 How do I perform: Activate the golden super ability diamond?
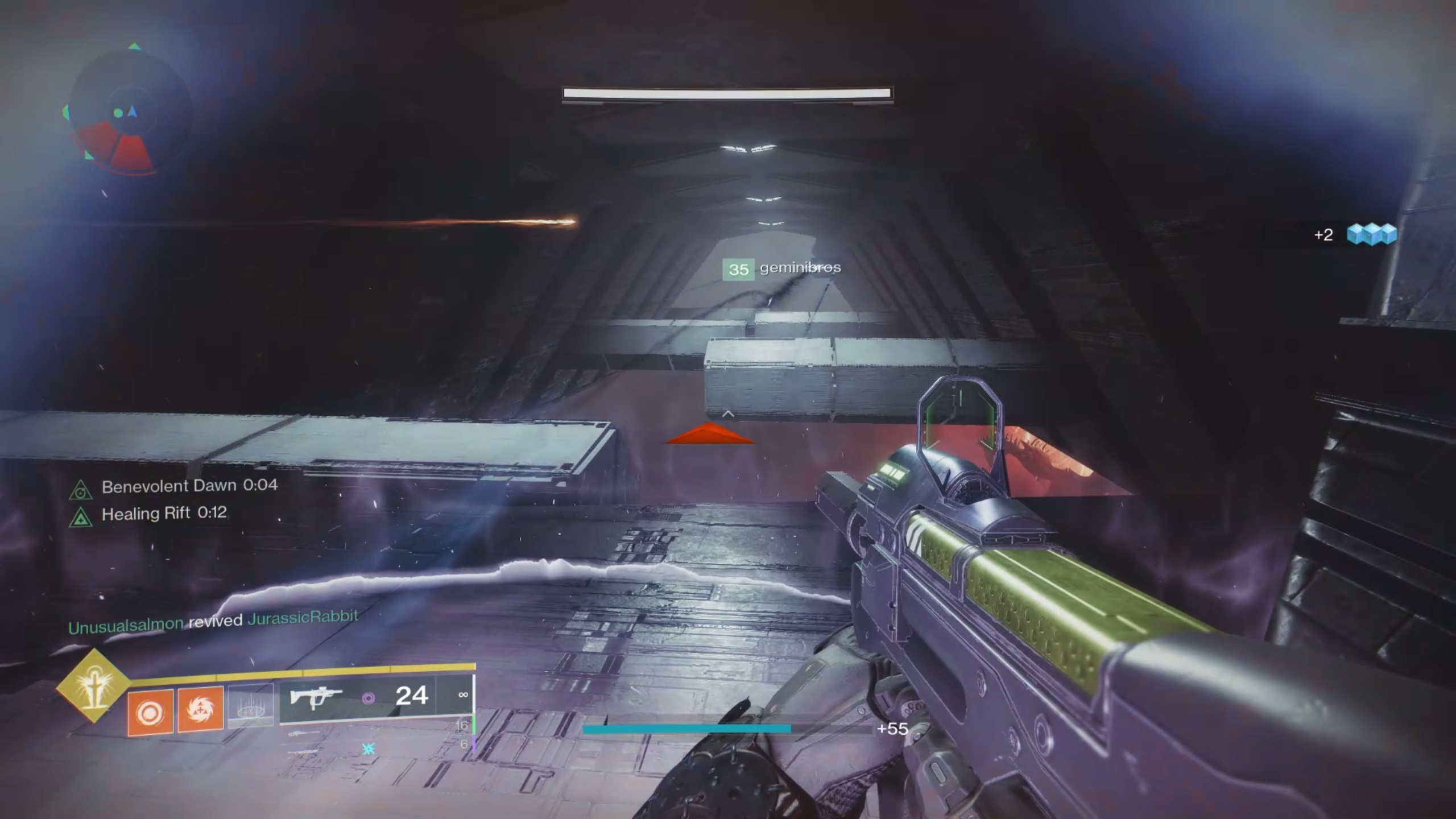93,686
